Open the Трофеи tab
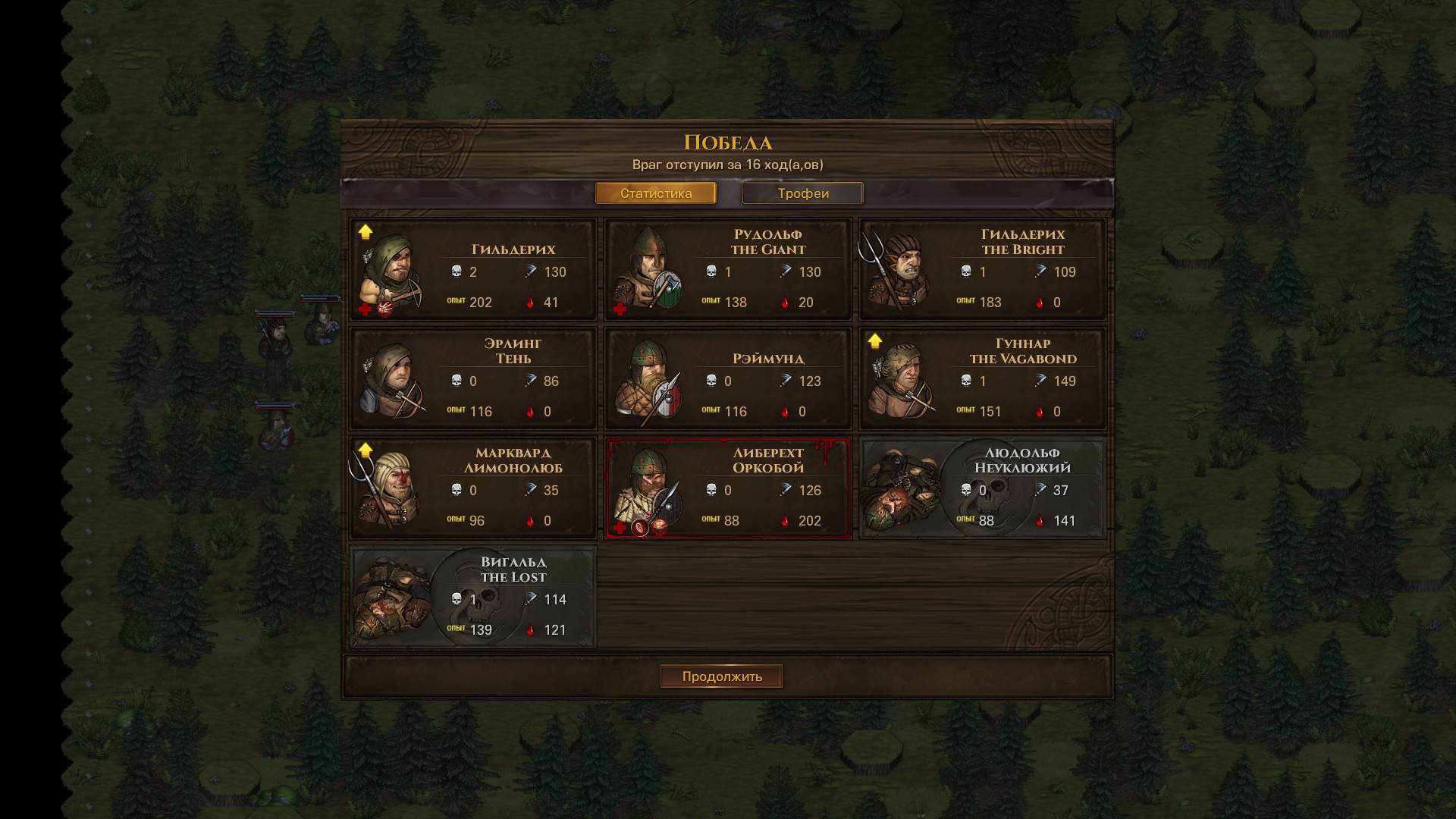Viewport: 1456px width, 819px height. [802, 193]
